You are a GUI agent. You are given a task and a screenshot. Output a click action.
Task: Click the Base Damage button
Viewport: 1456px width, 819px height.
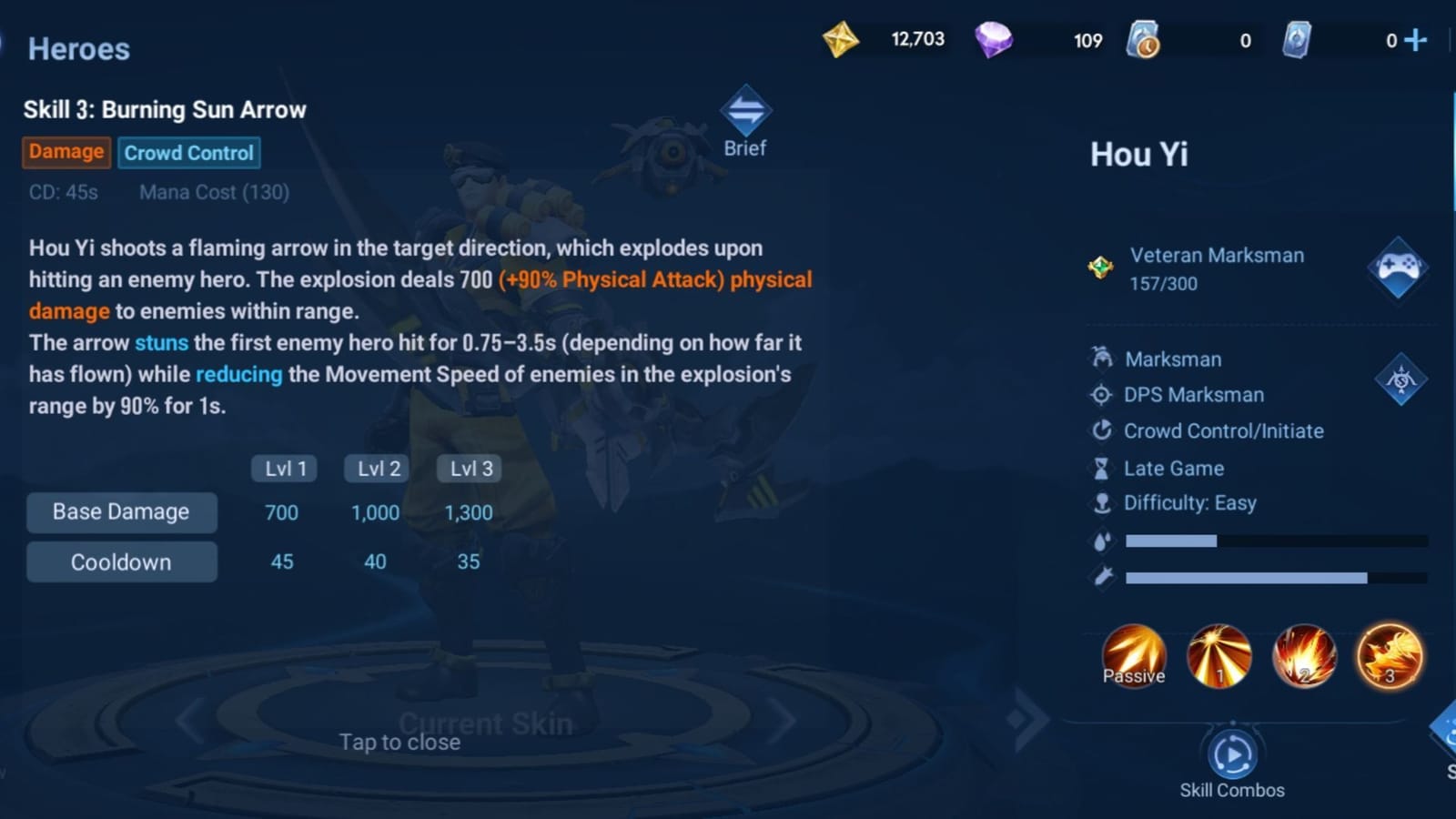[121, 511]
